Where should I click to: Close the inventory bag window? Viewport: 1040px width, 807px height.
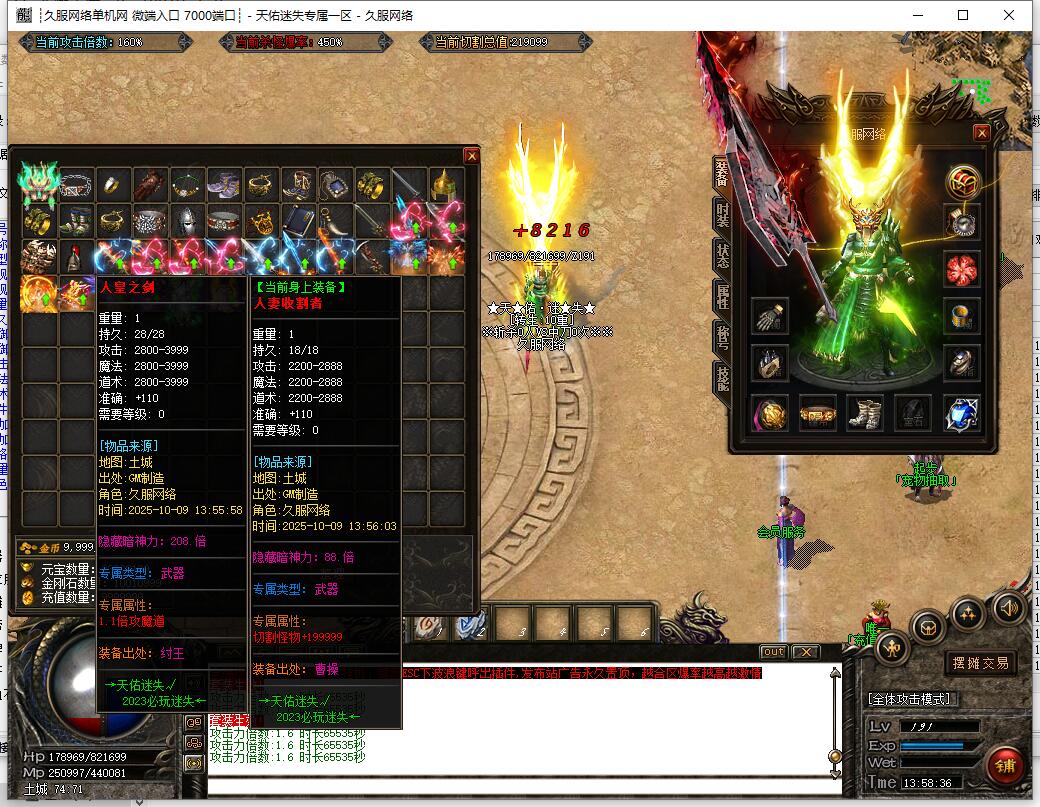coord(471,156)
